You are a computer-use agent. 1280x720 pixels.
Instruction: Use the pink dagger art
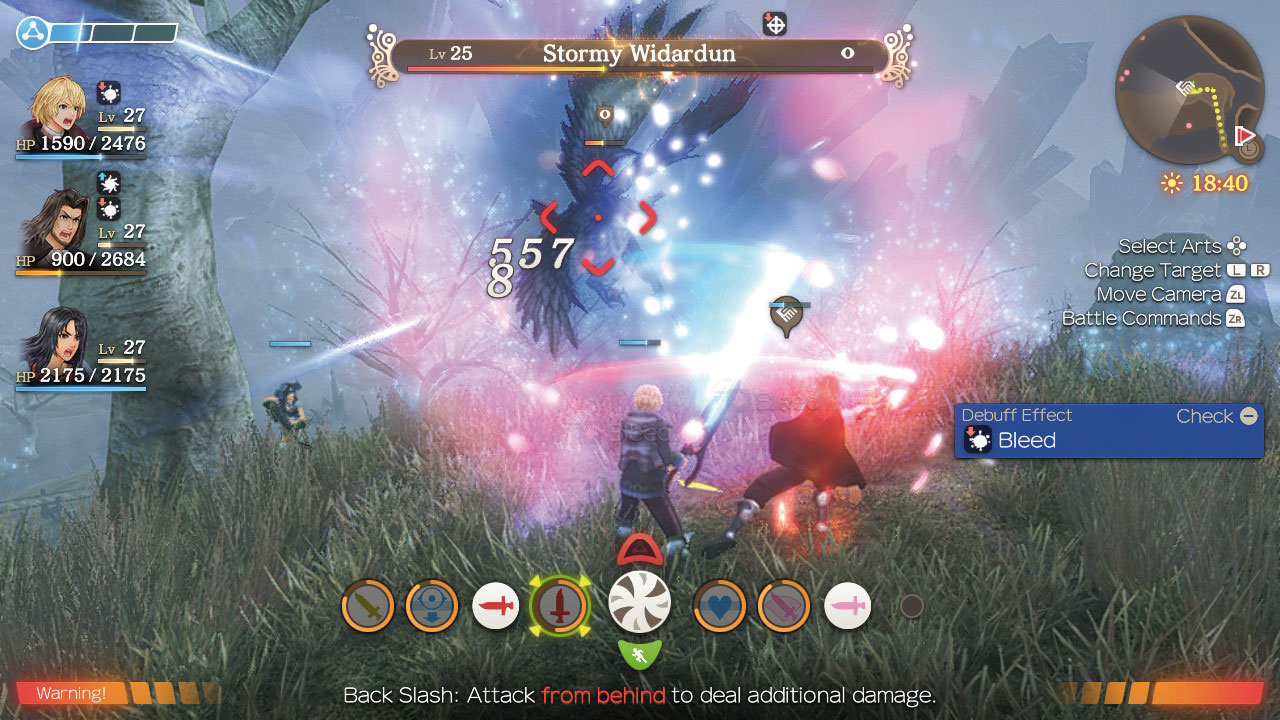click(x=847, y=606)
